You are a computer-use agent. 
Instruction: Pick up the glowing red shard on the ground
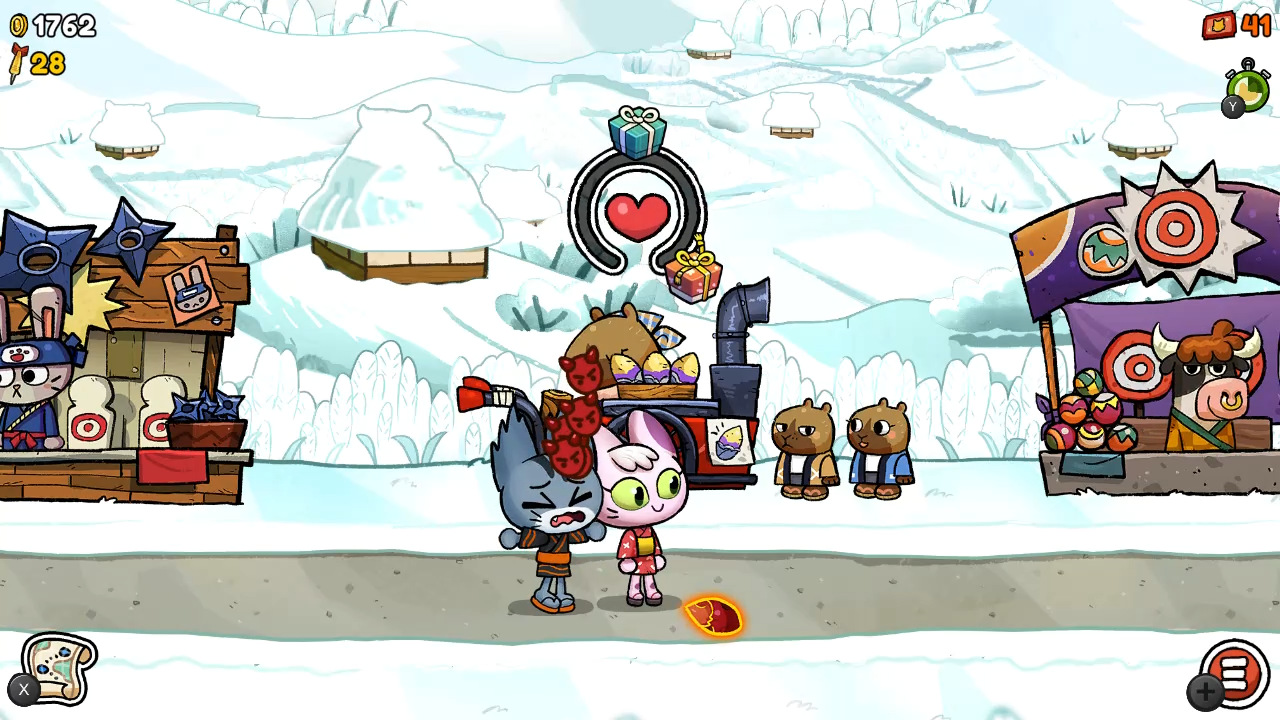click(712, 616)
